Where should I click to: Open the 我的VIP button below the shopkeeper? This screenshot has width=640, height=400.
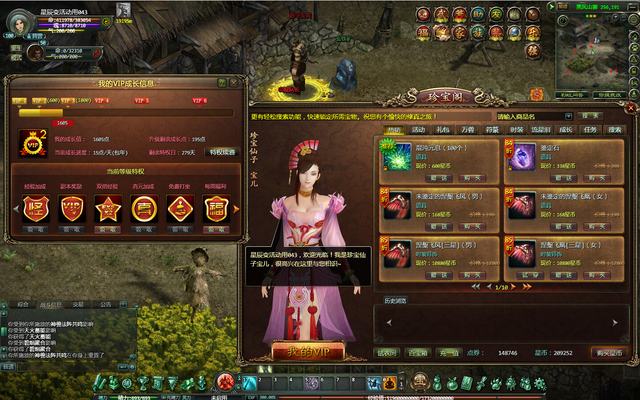[308, 351]
